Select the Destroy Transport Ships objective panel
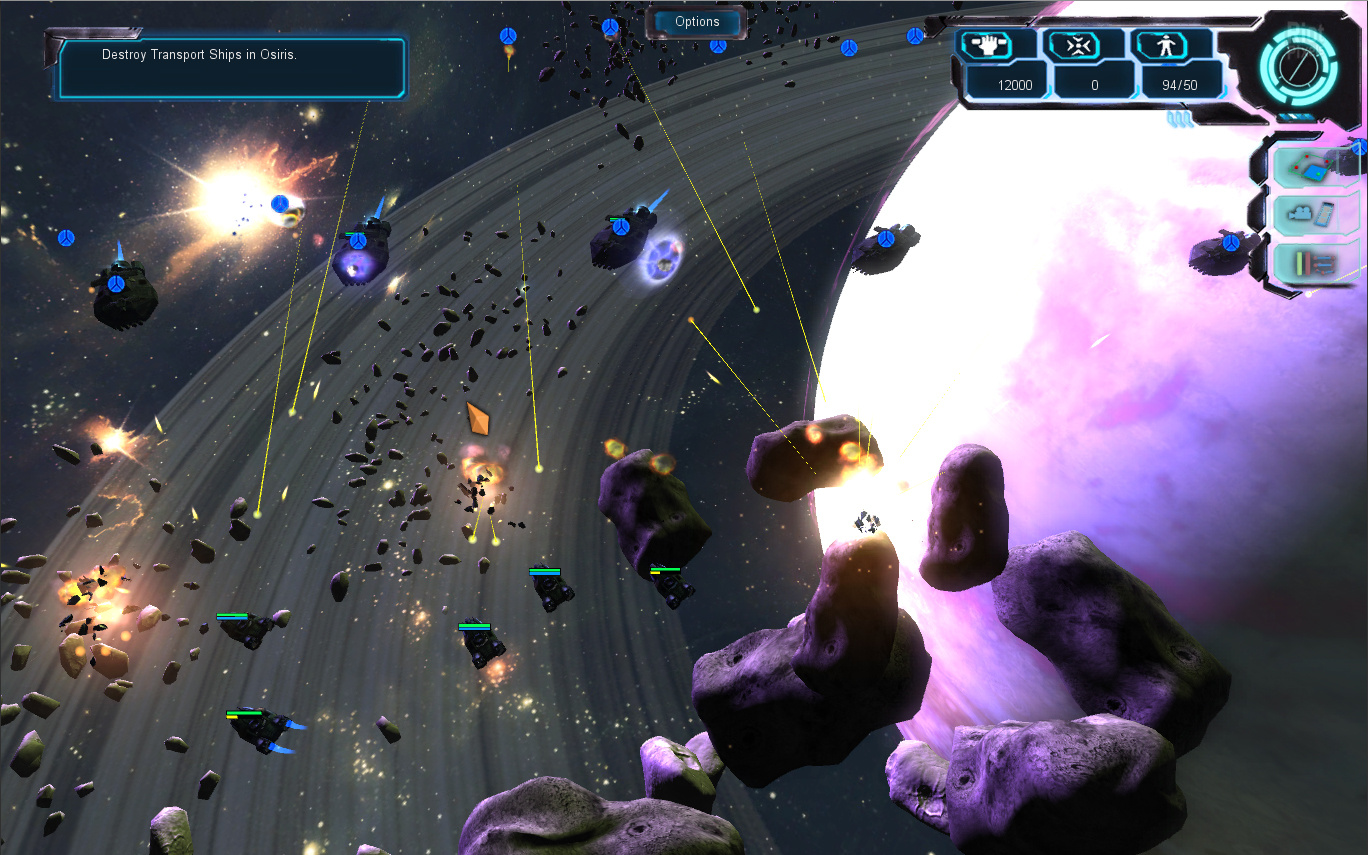 click(232, 68)
